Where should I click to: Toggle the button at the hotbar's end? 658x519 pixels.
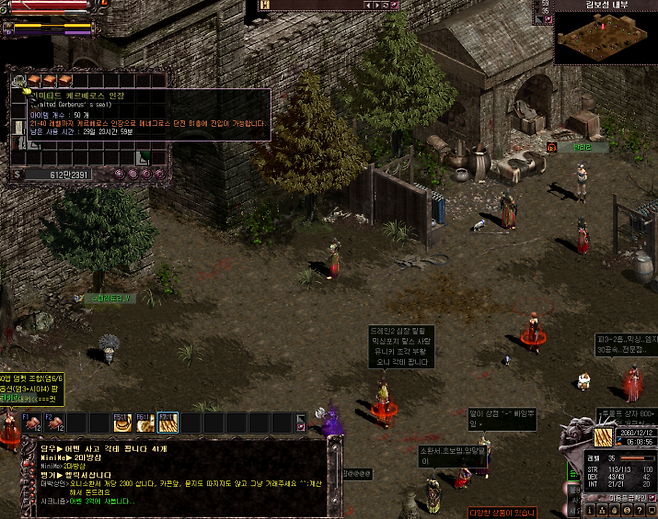click(x=301, y=423)
